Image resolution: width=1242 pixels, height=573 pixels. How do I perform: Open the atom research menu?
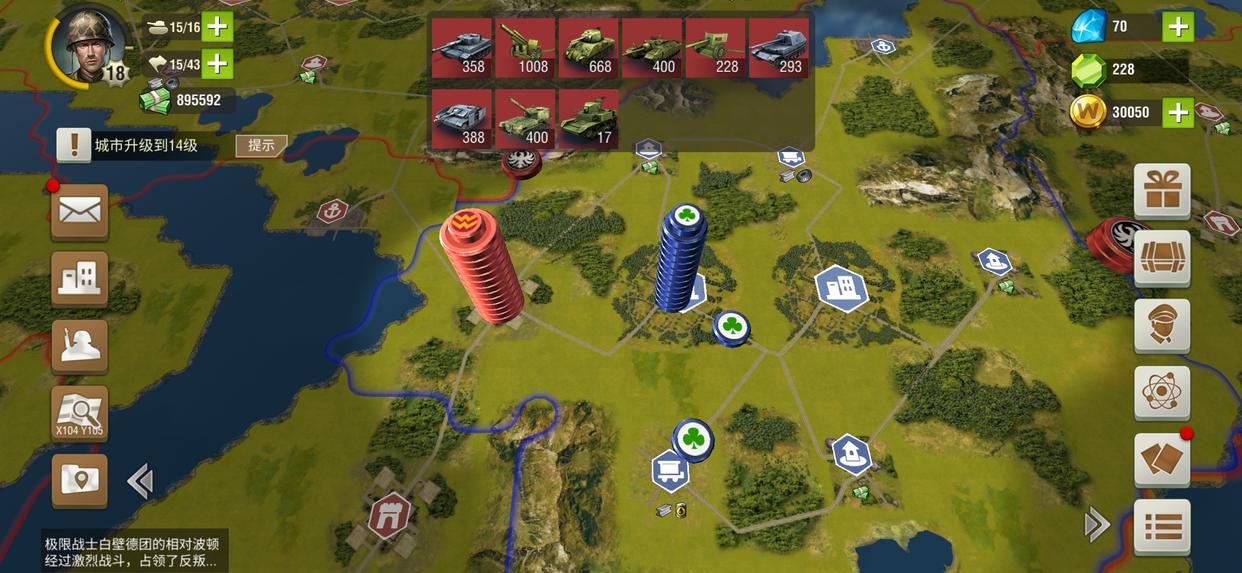[1162, 393]
